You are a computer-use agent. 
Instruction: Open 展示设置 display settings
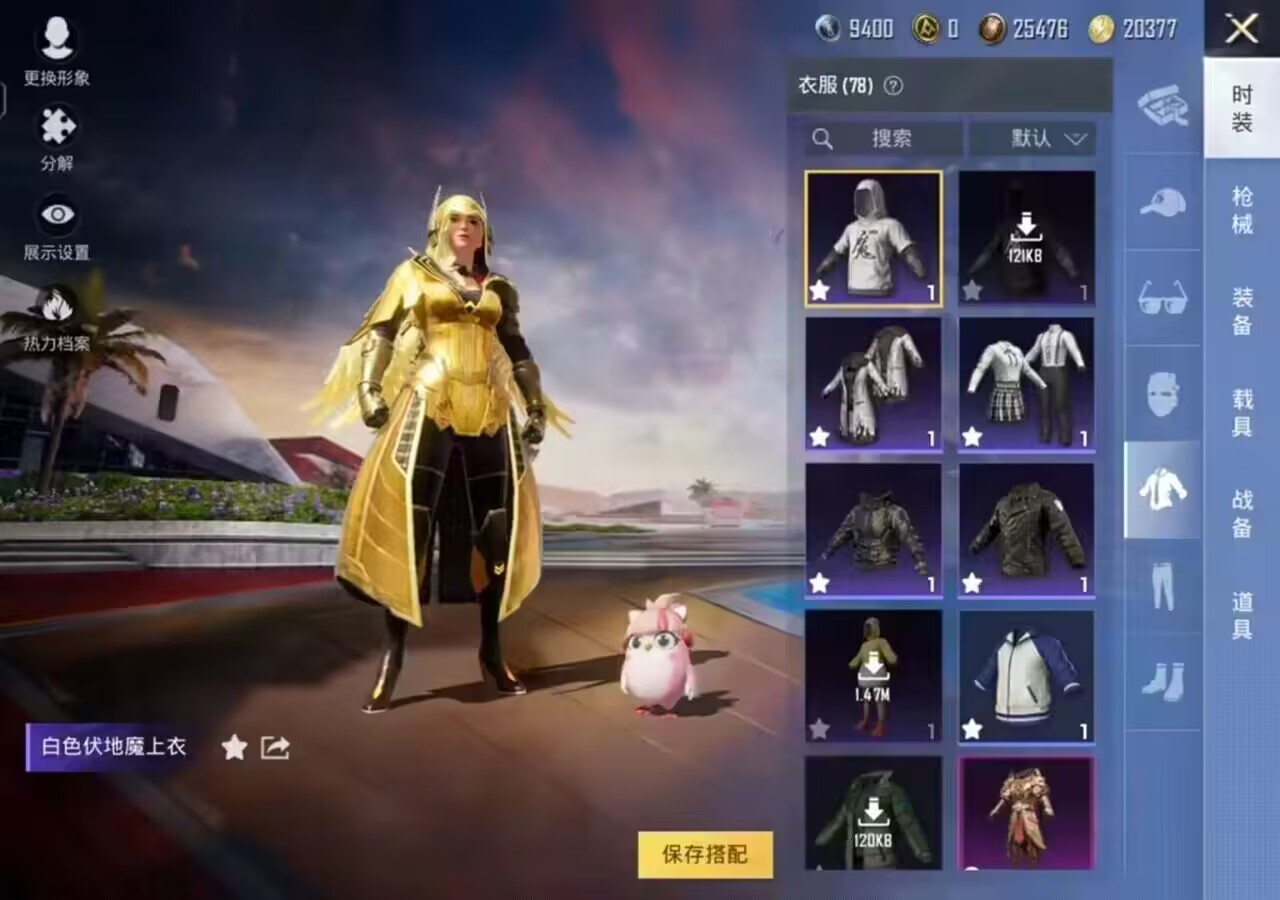click(x=57, y=227)
